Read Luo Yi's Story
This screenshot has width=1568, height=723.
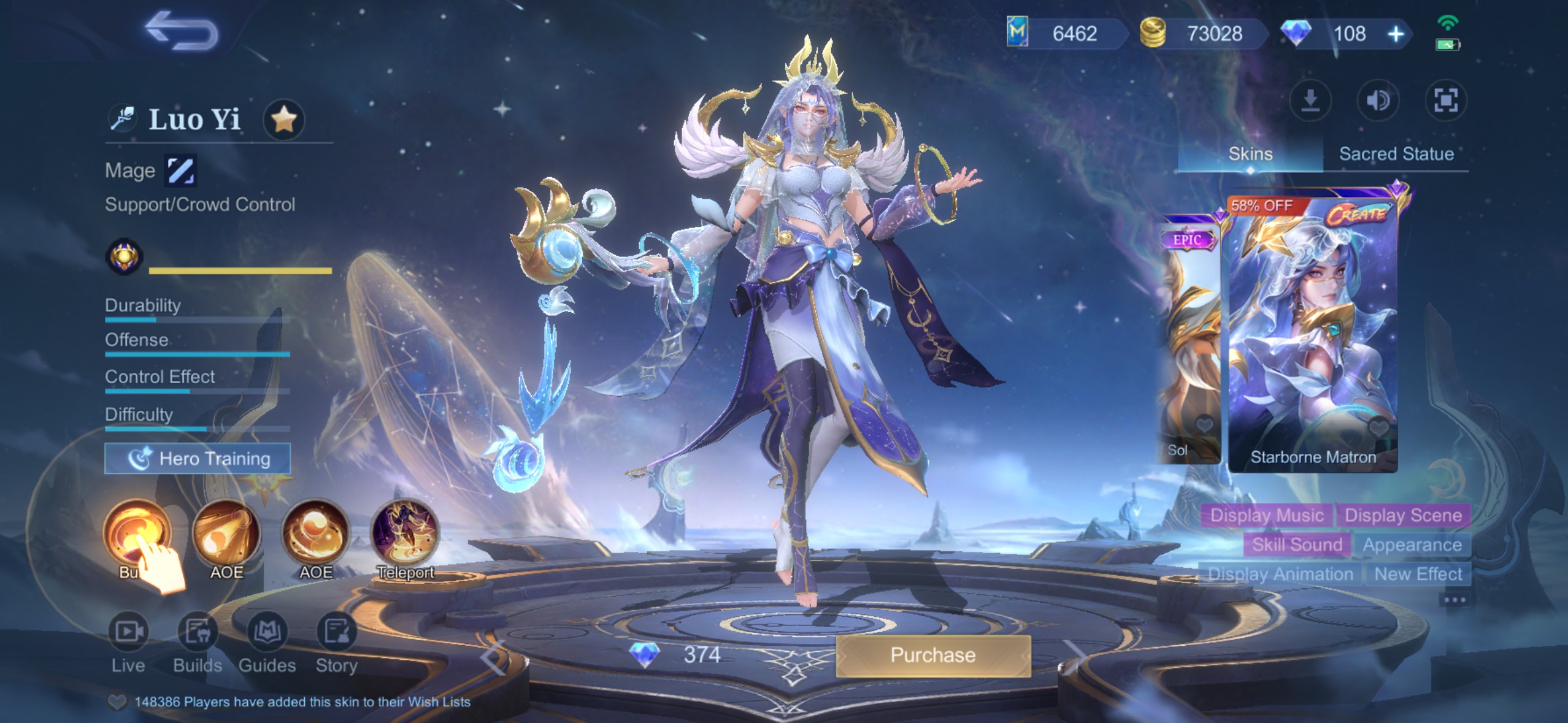click(336, 641)
